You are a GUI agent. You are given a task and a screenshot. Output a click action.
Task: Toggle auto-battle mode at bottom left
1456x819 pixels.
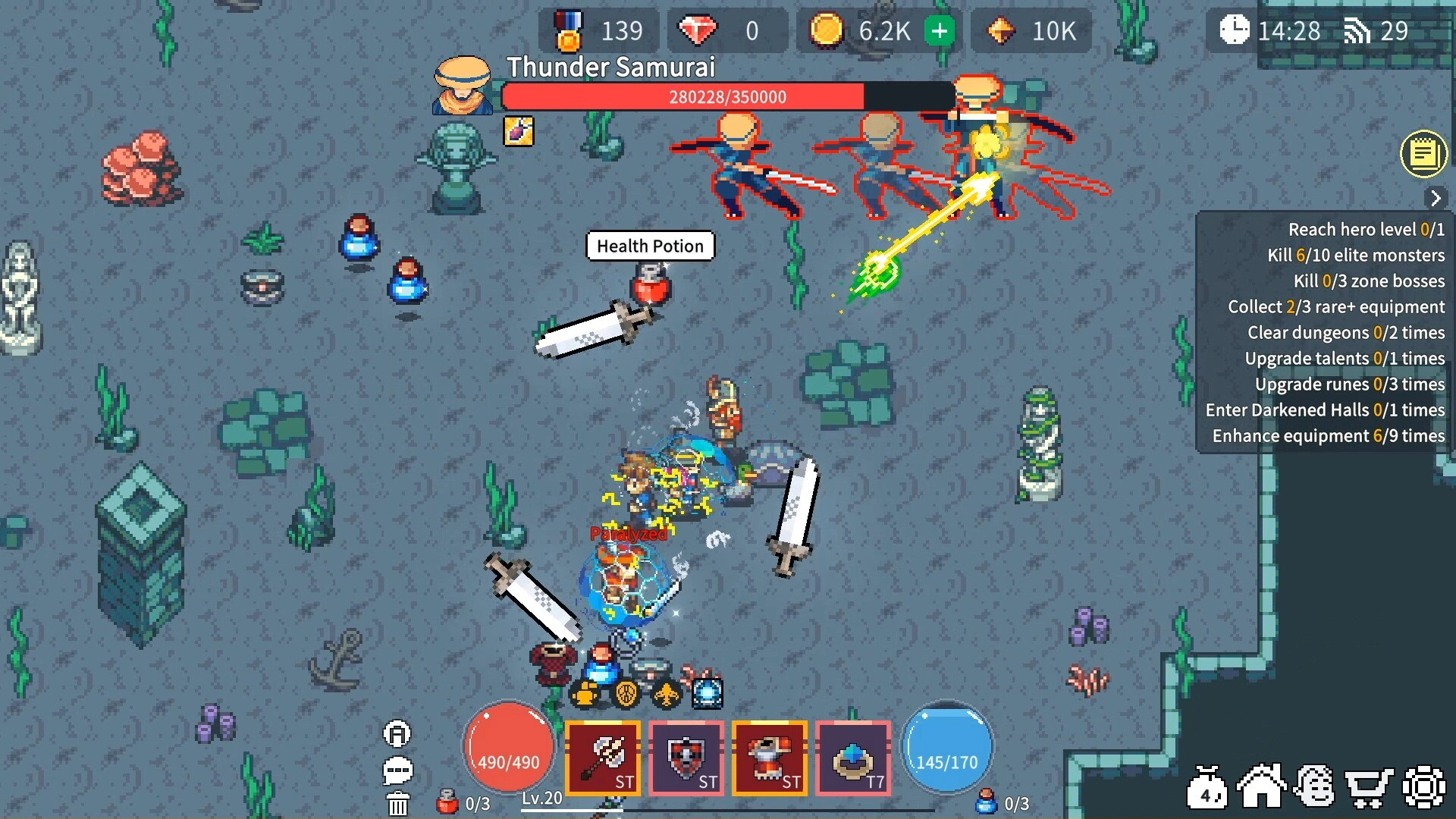397,733
